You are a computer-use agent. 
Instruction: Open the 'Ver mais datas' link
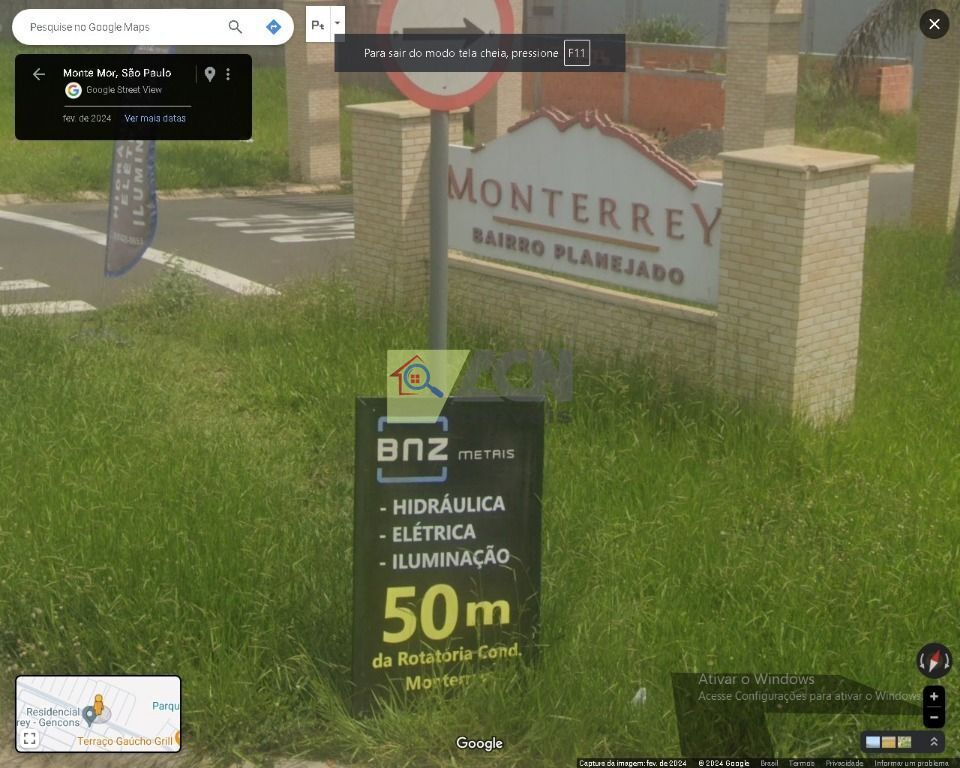tap(155, 118)
